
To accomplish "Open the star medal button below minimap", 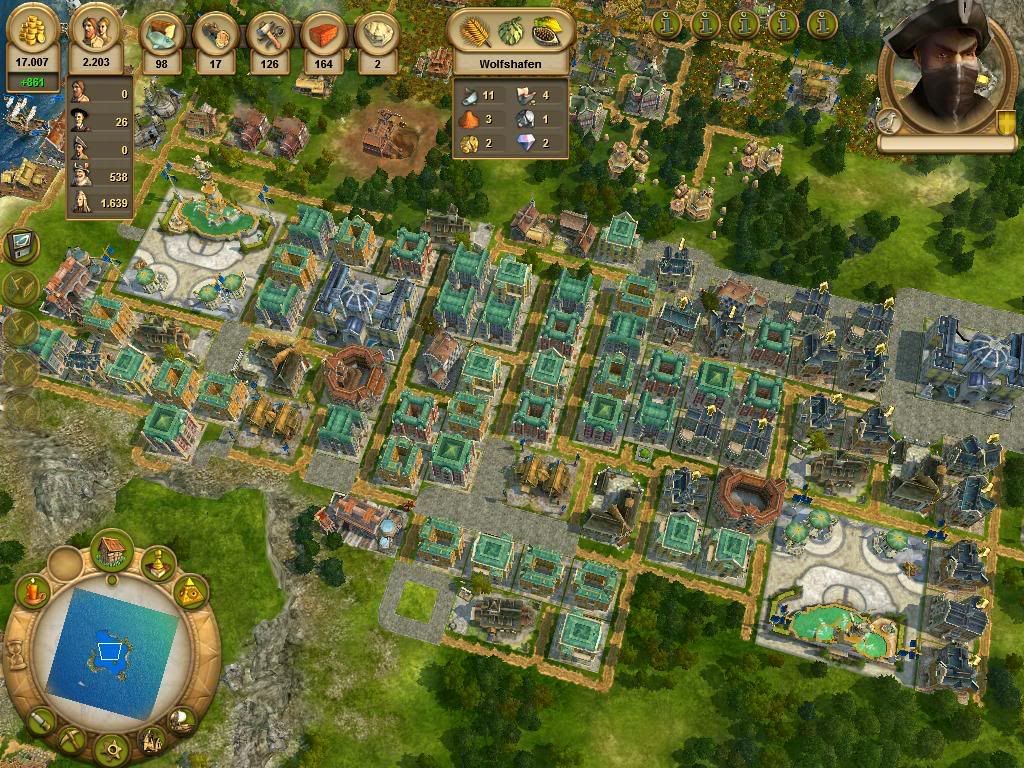I will tap(112, 747).
